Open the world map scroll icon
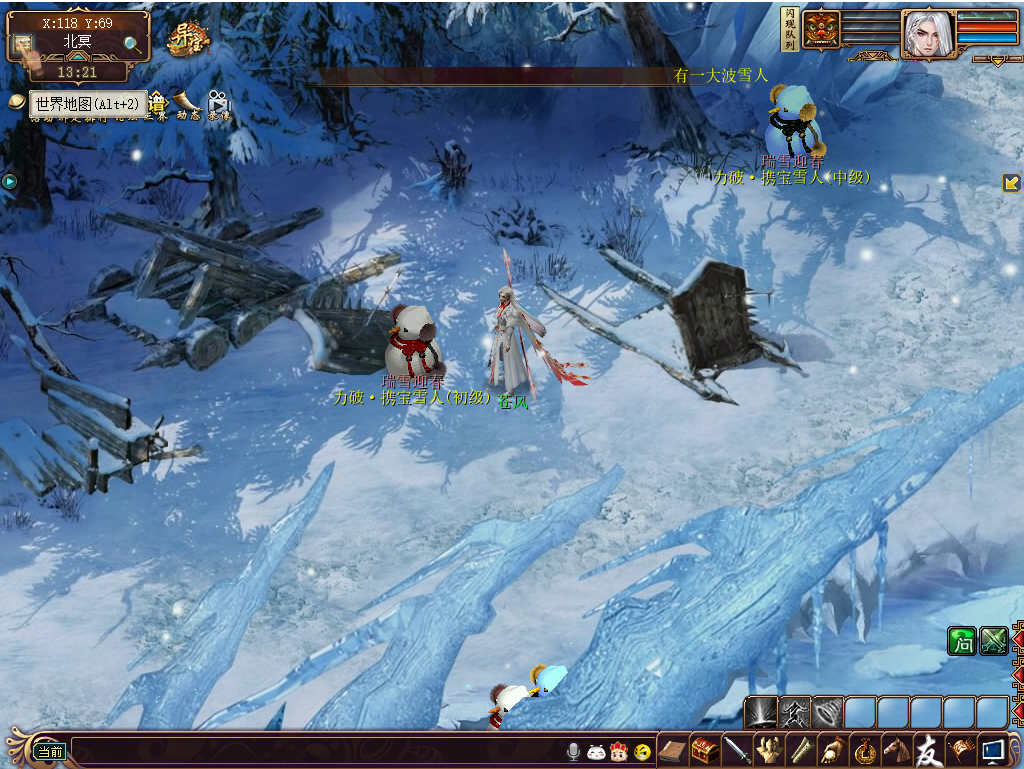The image size is (1024, 769). pos(24,47)
